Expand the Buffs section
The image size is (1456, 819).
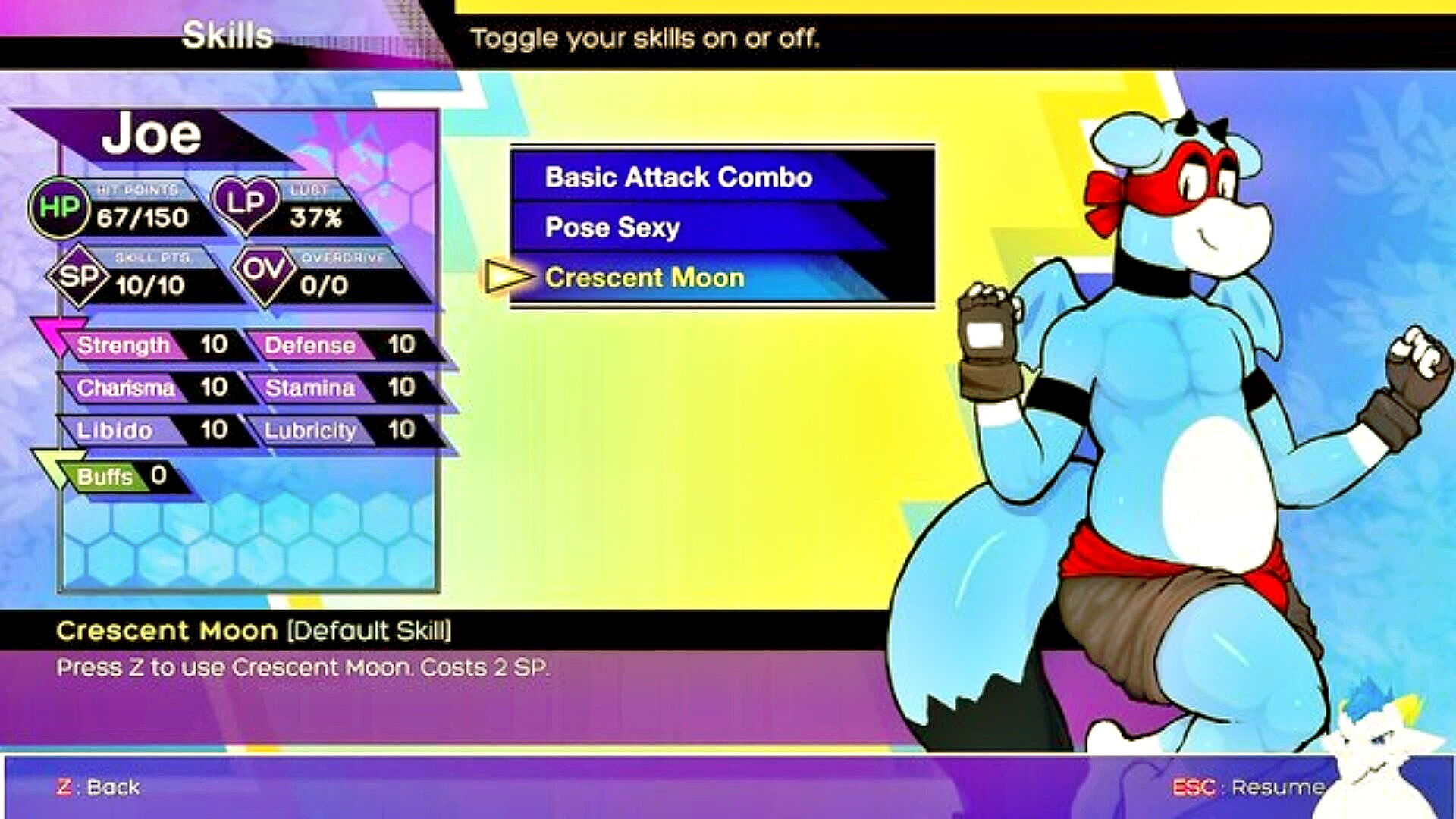pyautogui.click(x=106, y=476)
